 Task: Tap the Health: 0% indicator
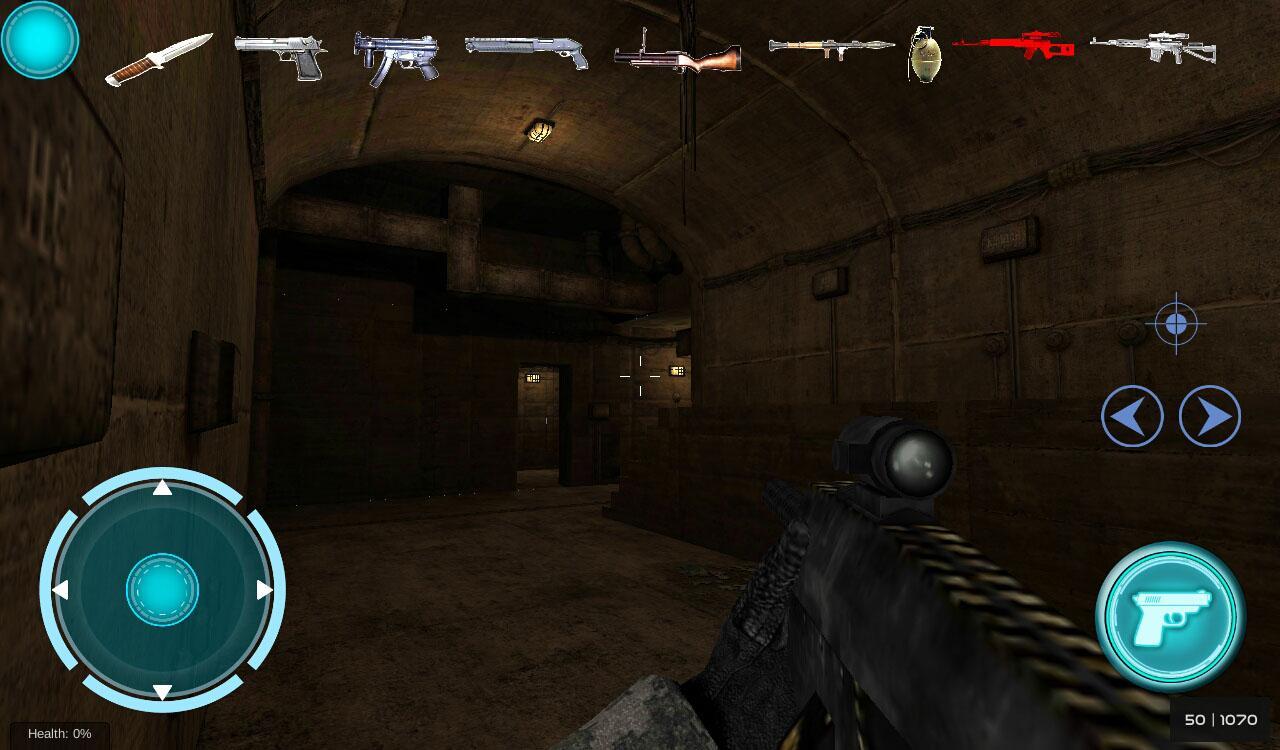(58, 733)
